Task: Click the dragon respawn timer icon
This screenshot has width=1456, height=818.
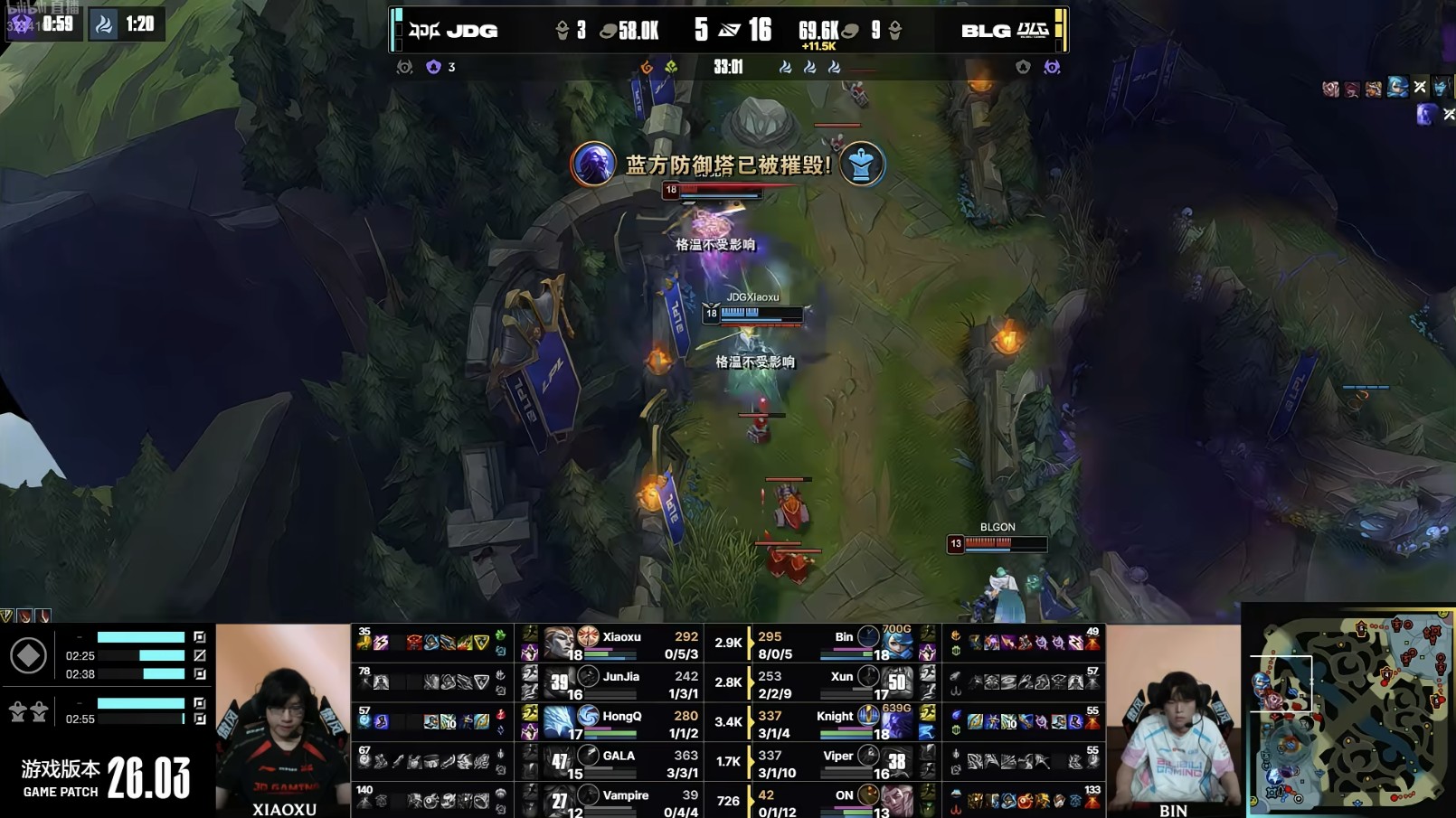Action: [104, 24]
